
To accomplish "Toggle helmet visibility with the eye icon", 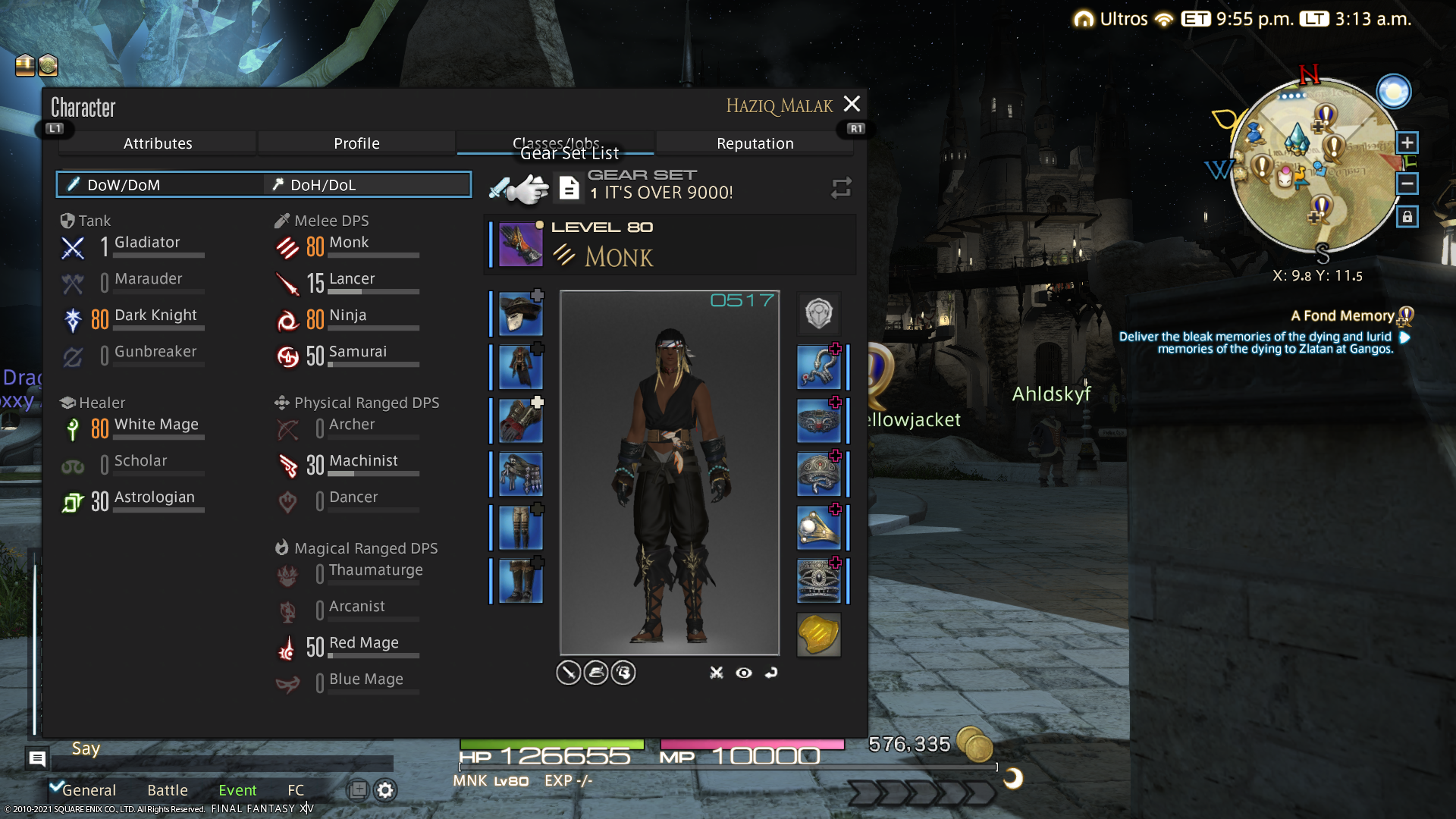I will pos(743,673).
